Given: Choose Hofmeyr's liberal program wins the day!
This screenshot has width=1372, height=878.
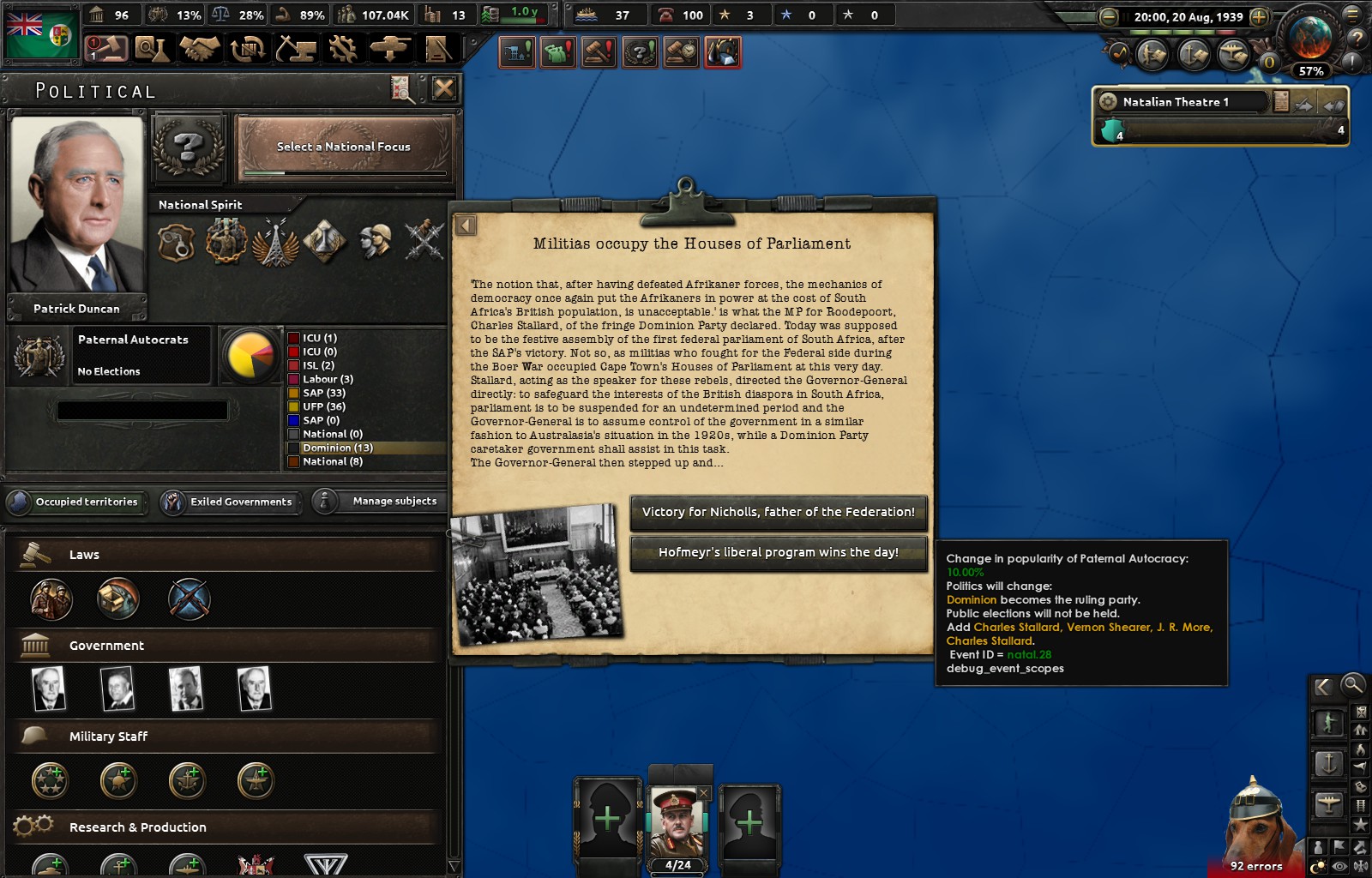Looking at the screenshot, I should pos(778,552).
